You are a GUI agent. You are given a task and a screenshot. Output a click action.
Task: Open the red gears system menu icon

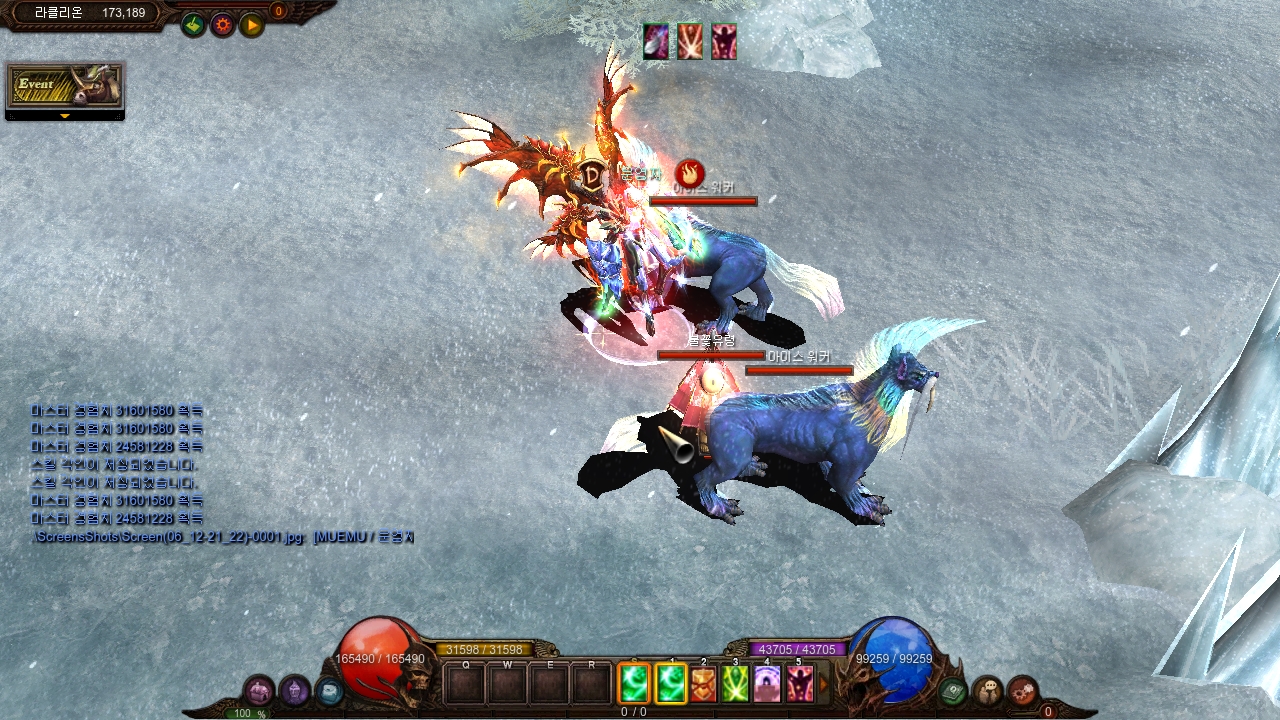coord(1022,690)
